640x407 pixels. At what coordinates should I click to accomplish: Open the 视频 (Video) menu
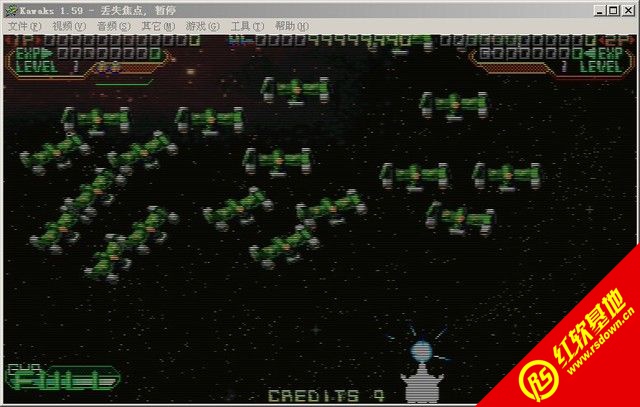(68, 26)
